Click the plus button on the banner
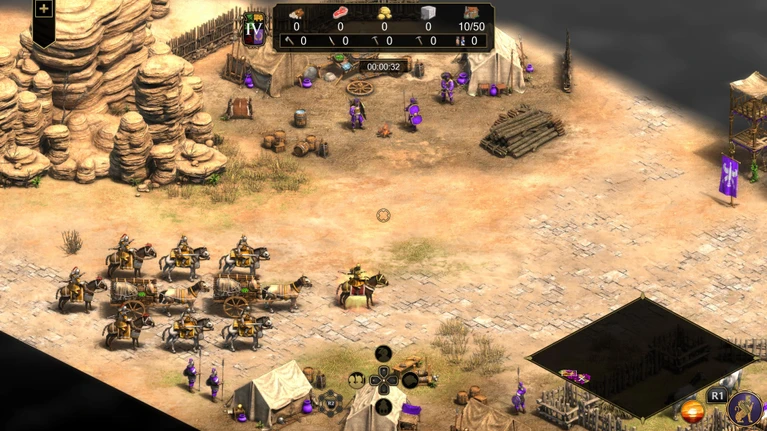767x431 pixels. point(44,10)
